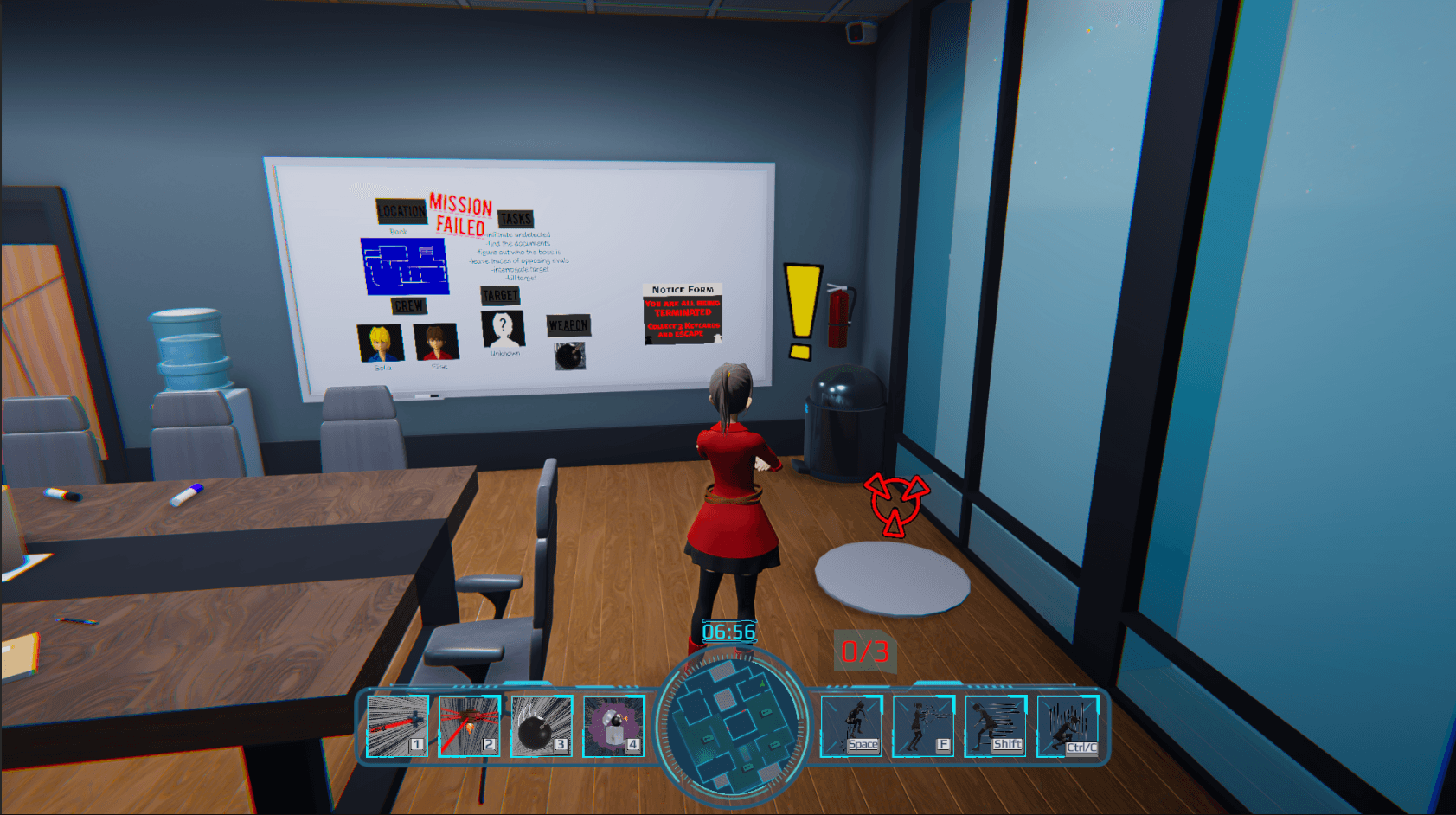Click the WEAPON label on the whiteboard
1456x815 pixels.
point(569,326)
